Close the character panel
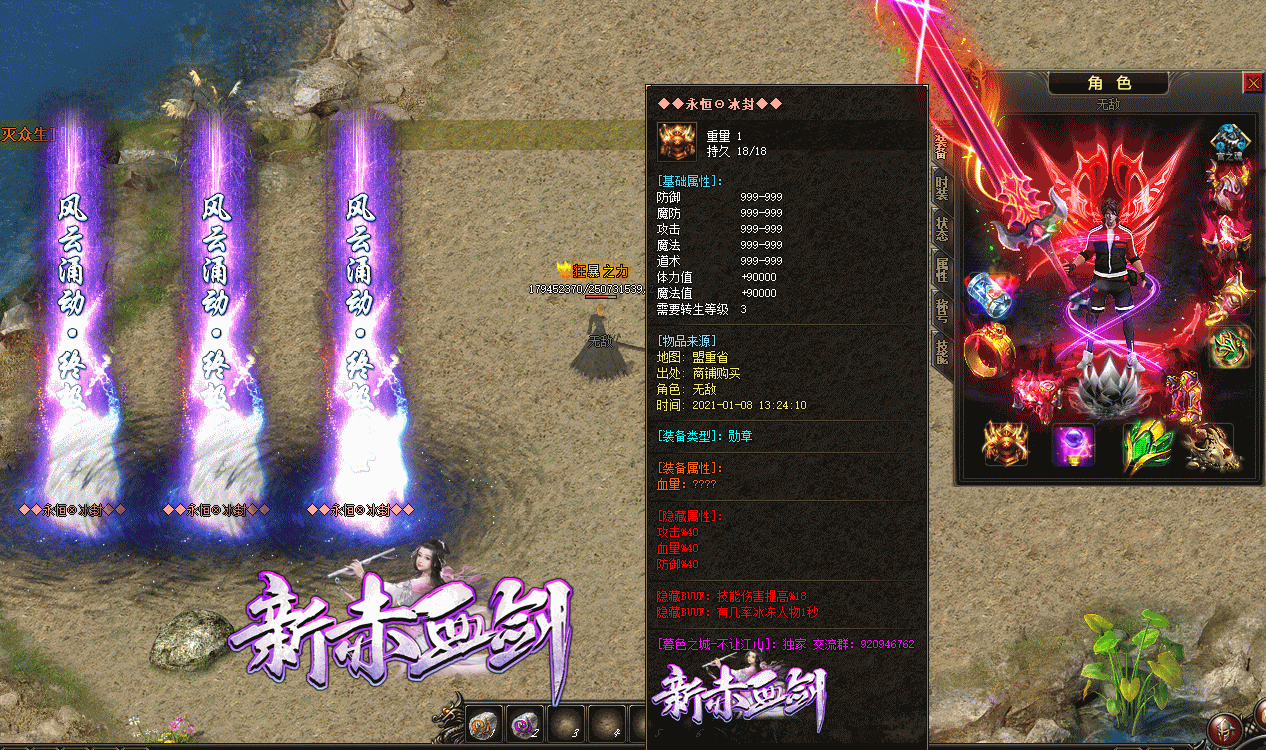The image size is (1266, 750). coord(1252,84)
